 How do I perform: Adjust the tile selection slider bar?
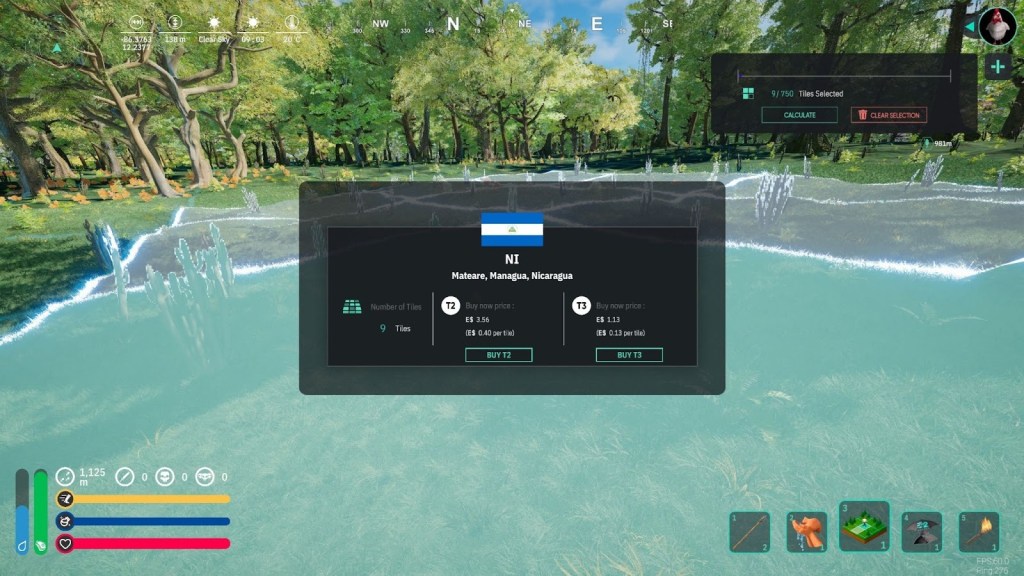coord(844,74)
